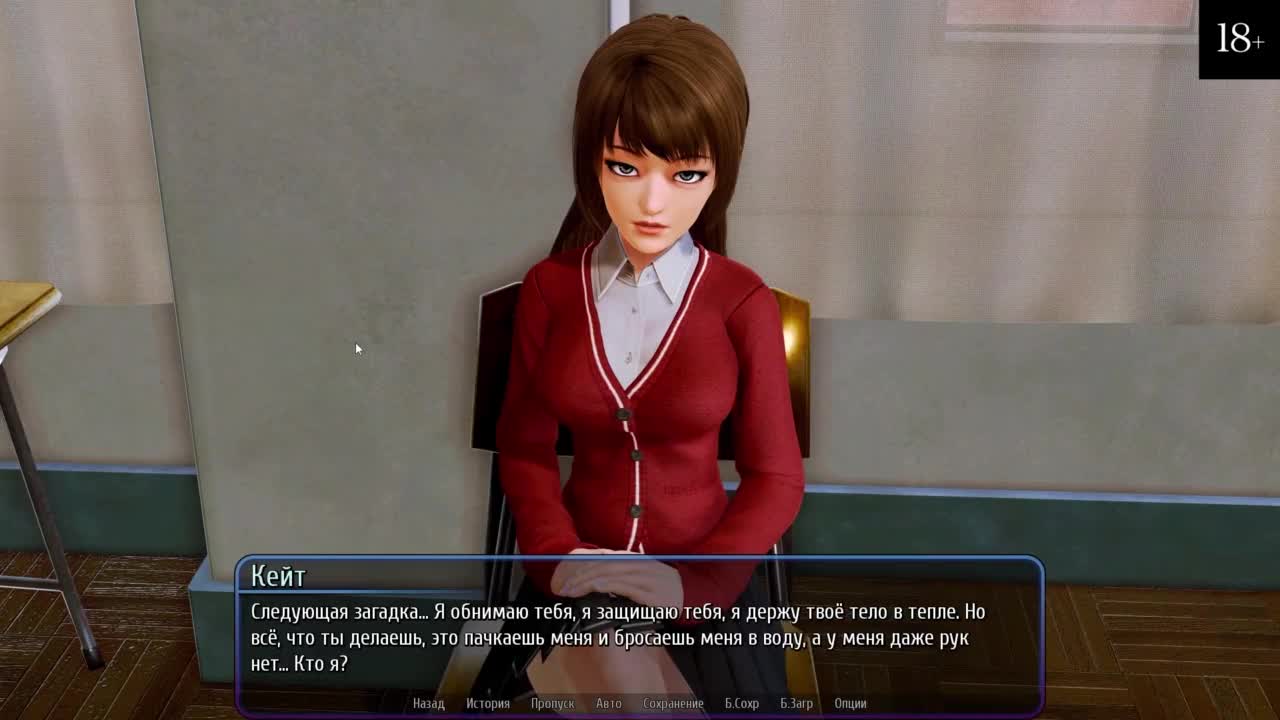Open the Сохранение save menu

[673, 703]
